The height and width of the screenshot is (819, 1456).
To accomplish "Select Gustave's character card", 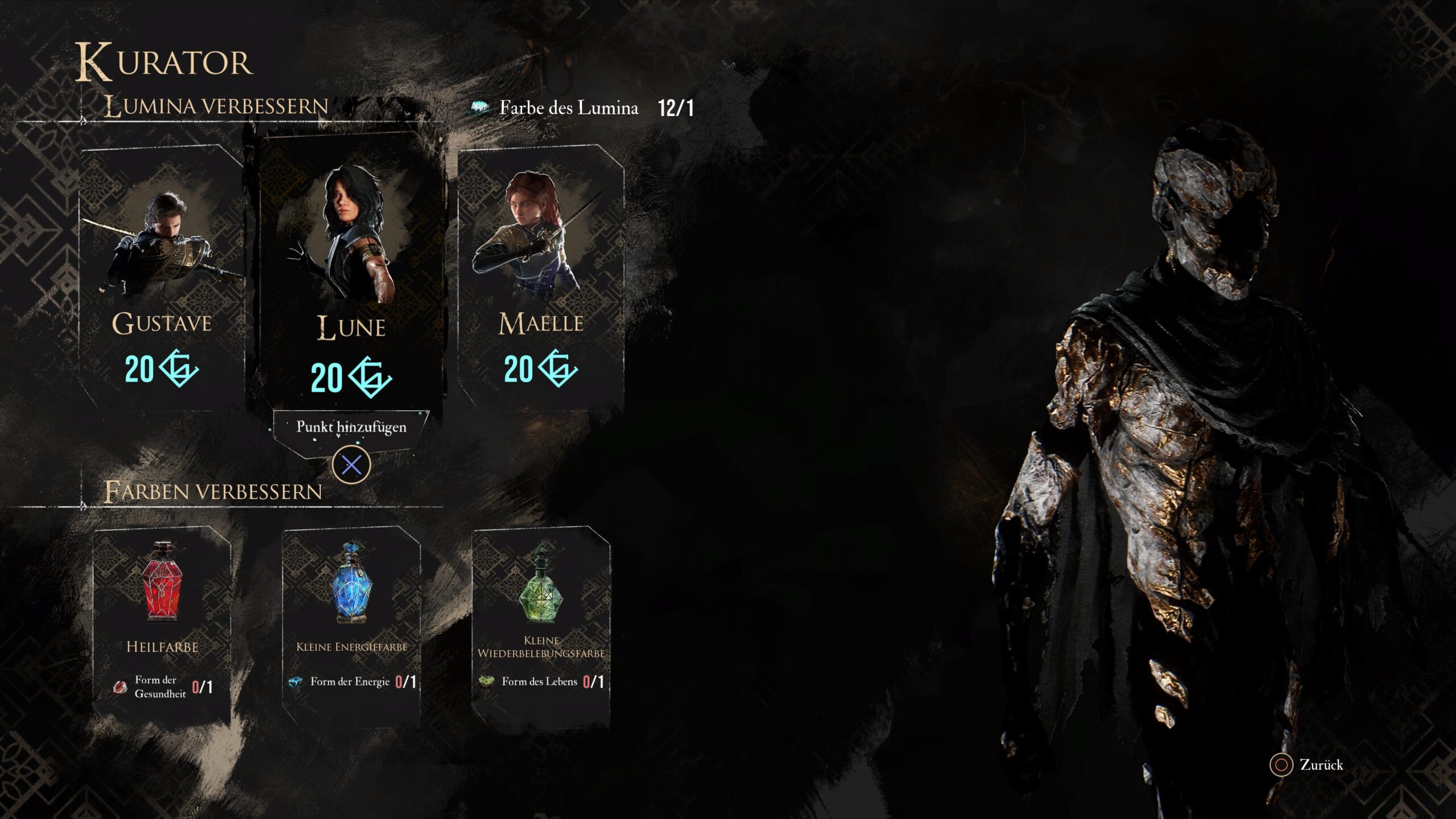I will pos(162,279).
